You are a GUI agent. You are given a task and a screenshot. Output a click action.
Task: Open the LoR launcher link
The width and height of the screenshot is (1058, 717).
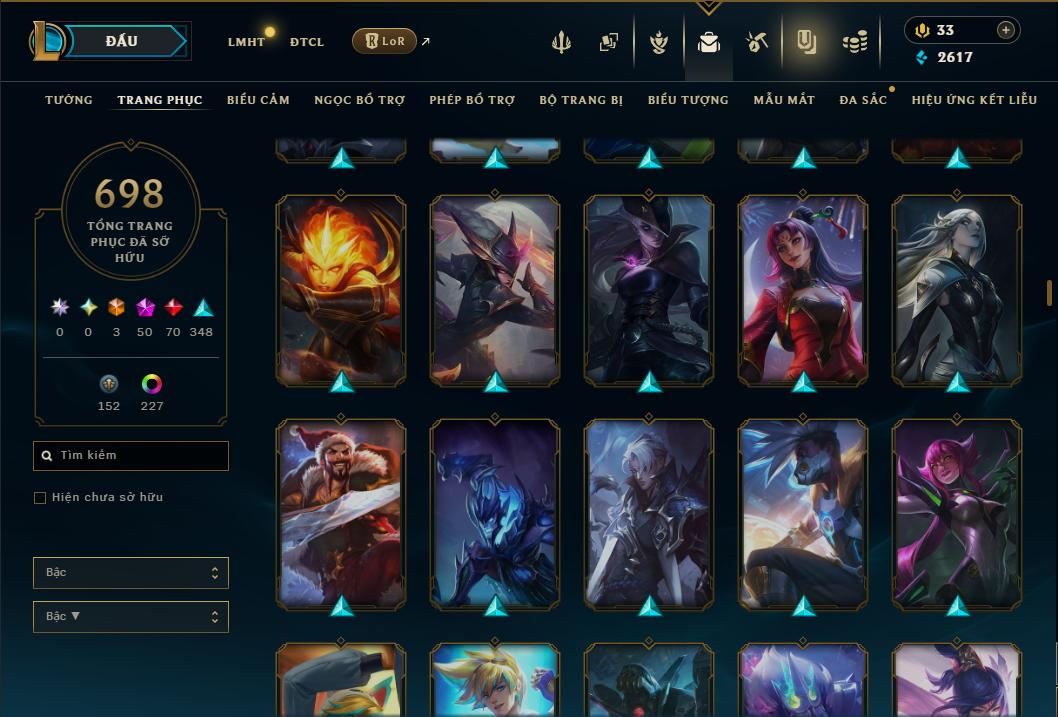[385, 41]
